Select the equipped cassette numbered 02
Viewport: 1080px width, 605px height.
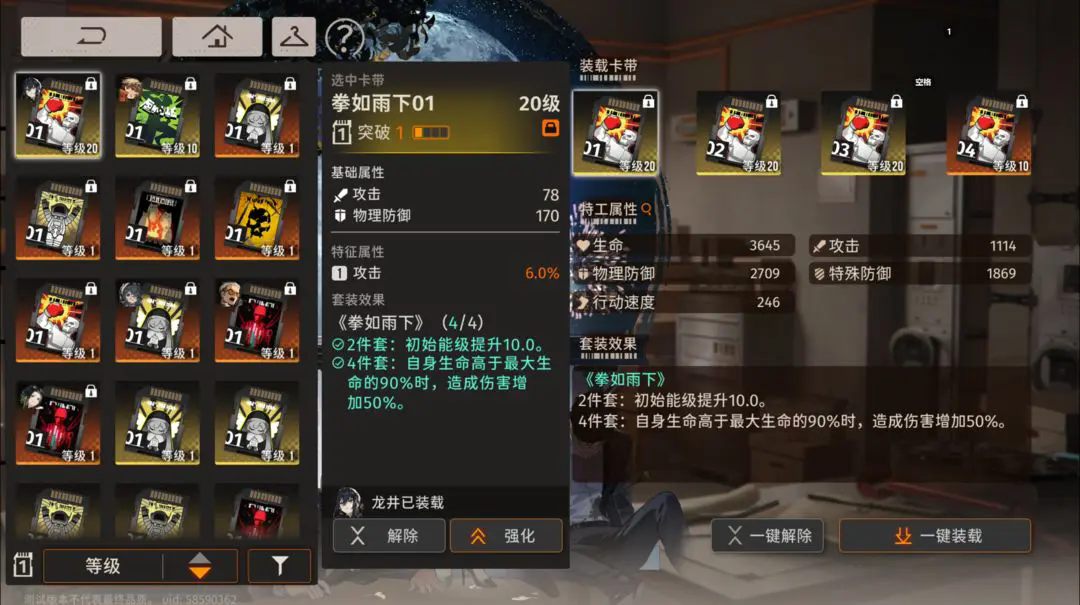pyautogui.click(x=738, y=133)
